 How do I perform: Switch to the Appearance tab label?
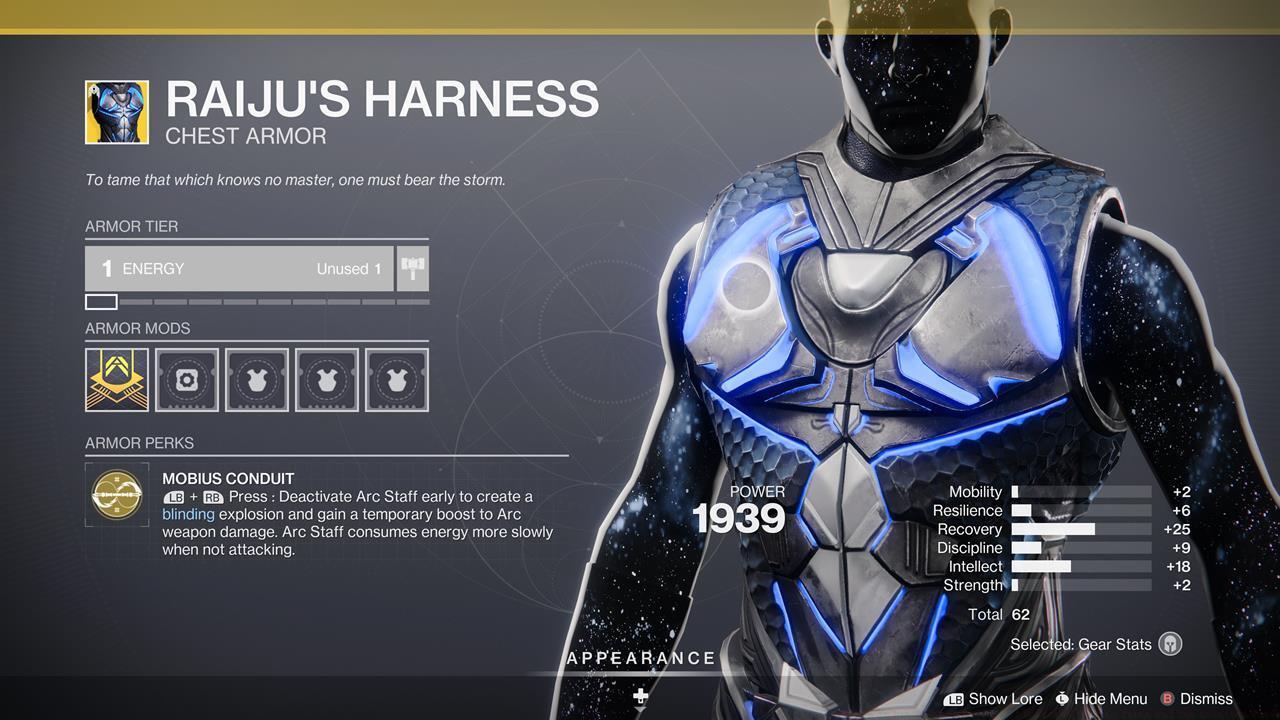[641, 658]
